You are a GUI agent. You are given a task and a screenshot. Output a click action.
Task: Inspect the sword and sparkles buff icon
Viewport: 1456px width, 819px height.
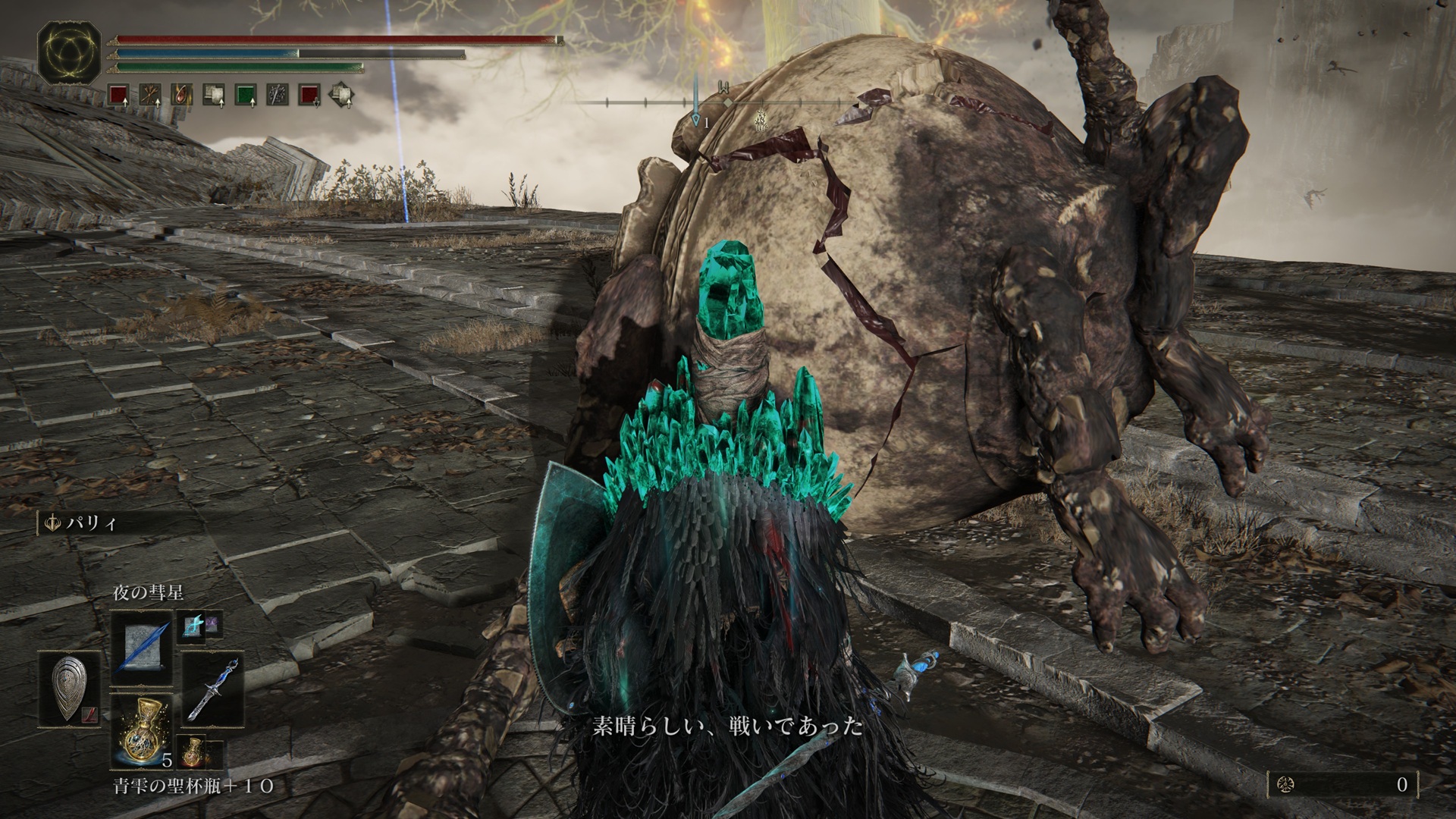[x=277, y=95]
